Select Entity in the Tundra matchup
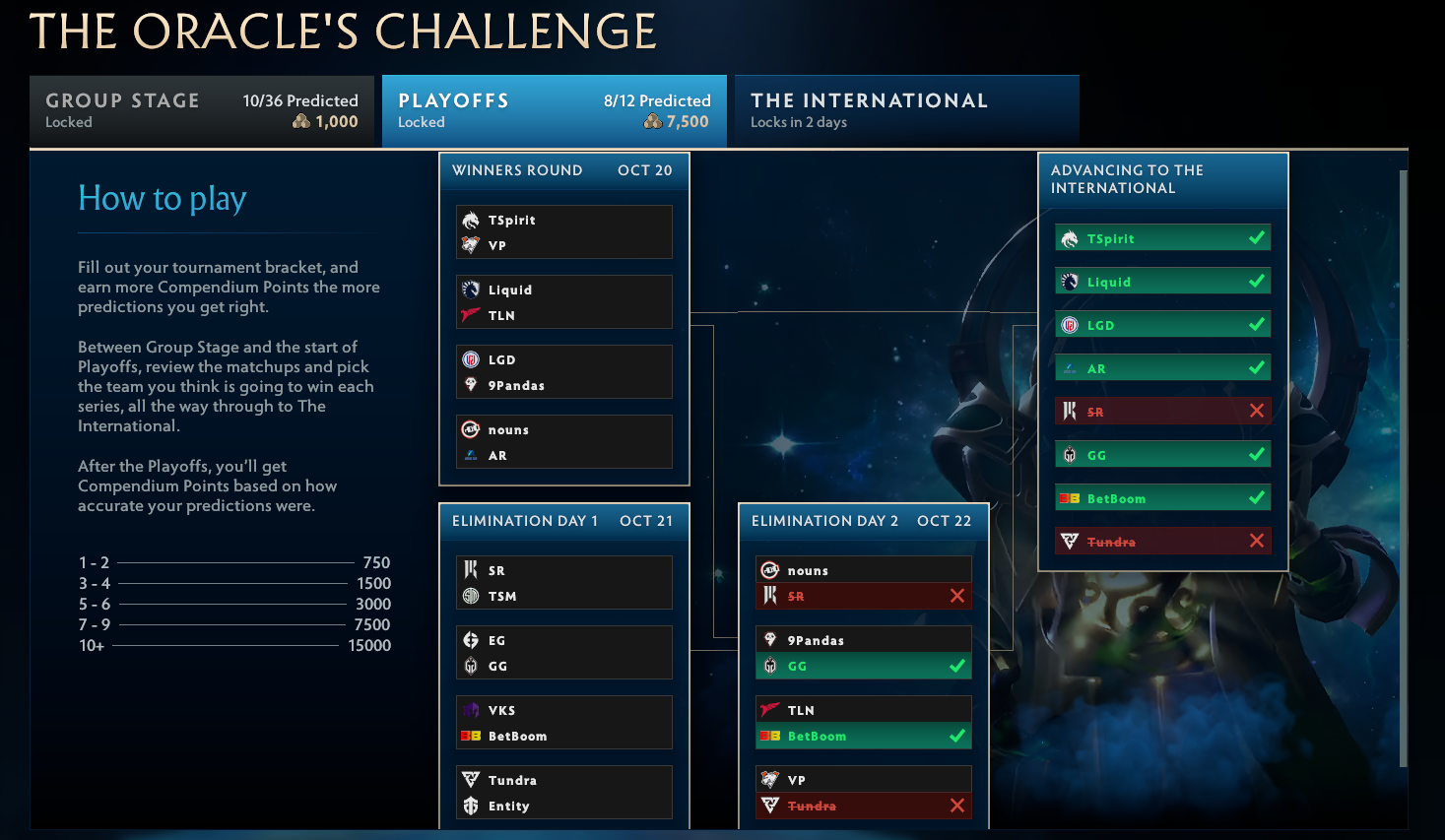Screen dimensions: 1445x840 [542, 806]
